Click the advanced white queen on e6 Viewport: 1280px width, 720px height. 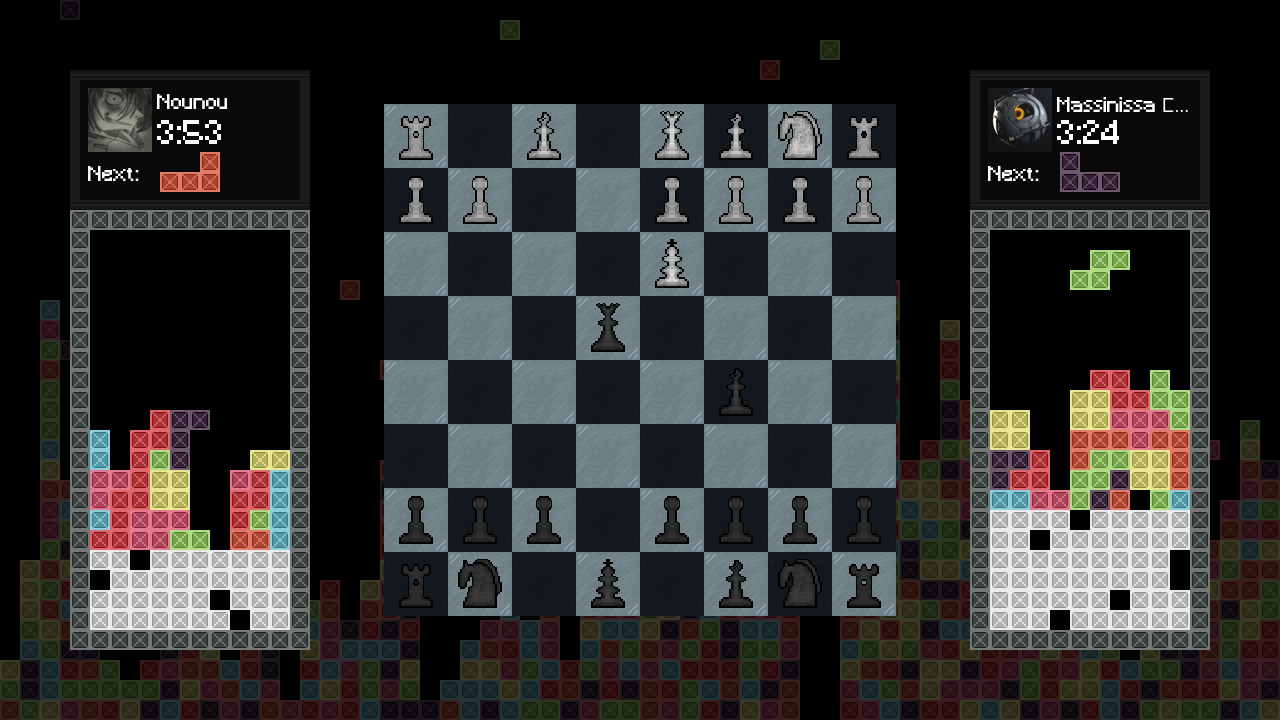671,263
